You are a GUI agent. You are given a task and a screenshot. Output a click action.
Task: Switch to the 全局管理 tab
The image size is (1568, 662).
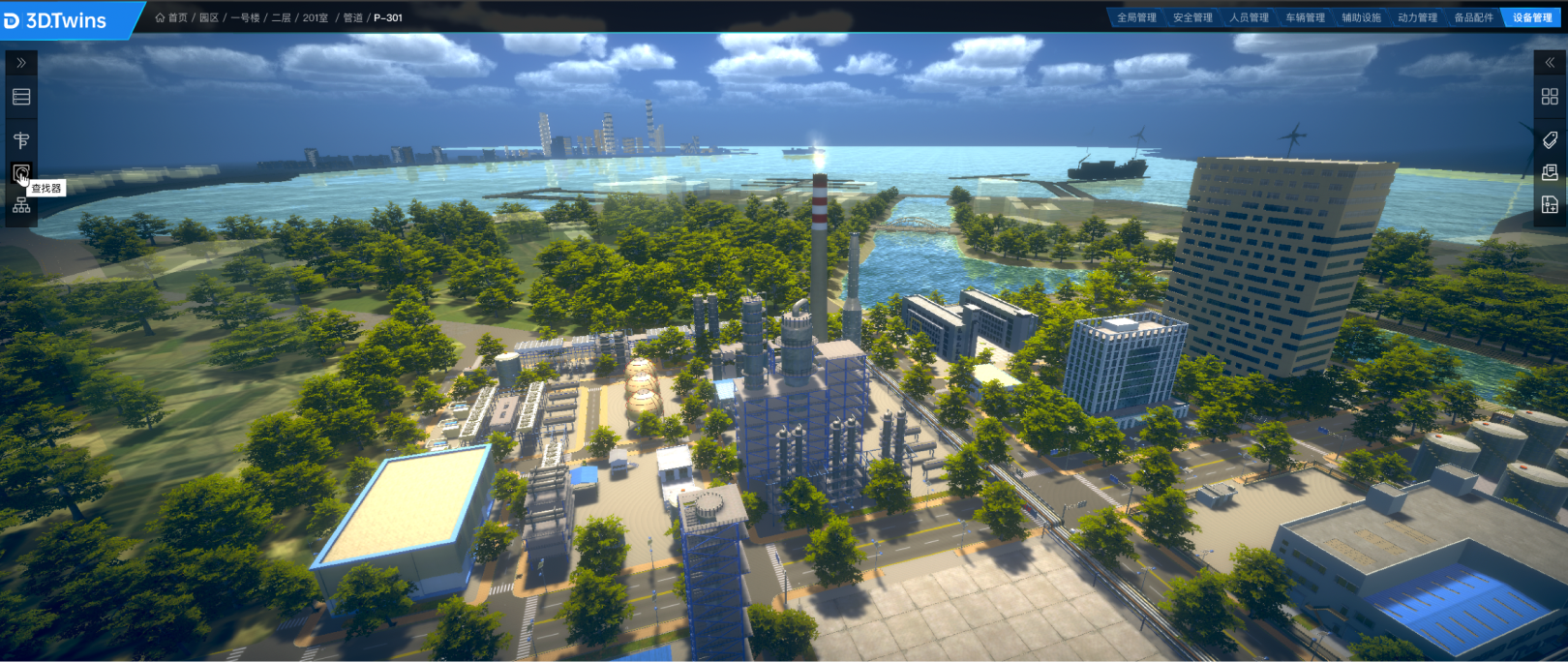tap(1136, 17)
